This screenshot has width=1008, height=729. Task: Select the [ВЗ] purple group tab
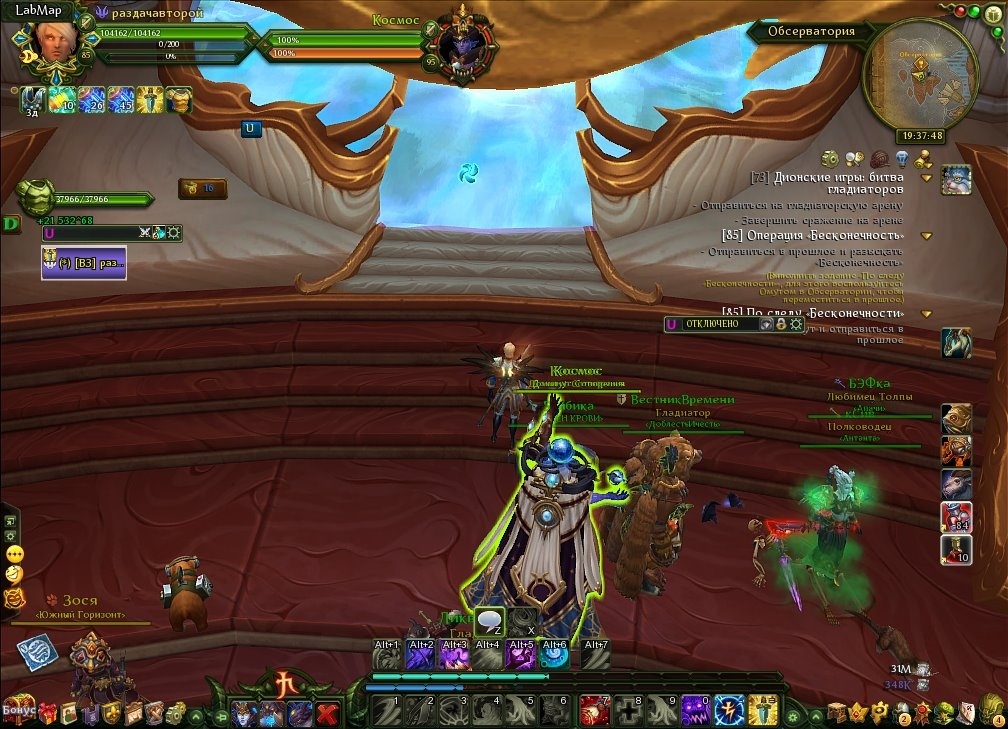[x=84, y=262]
